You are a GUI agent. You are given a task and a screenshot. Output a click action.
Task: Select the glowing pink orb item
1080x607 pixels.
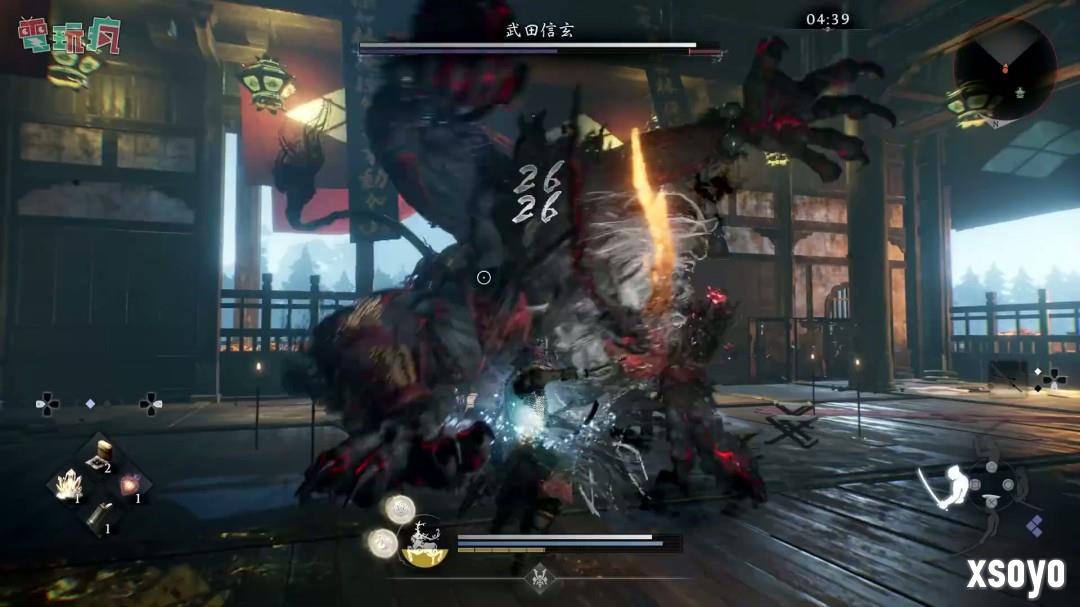130,486
